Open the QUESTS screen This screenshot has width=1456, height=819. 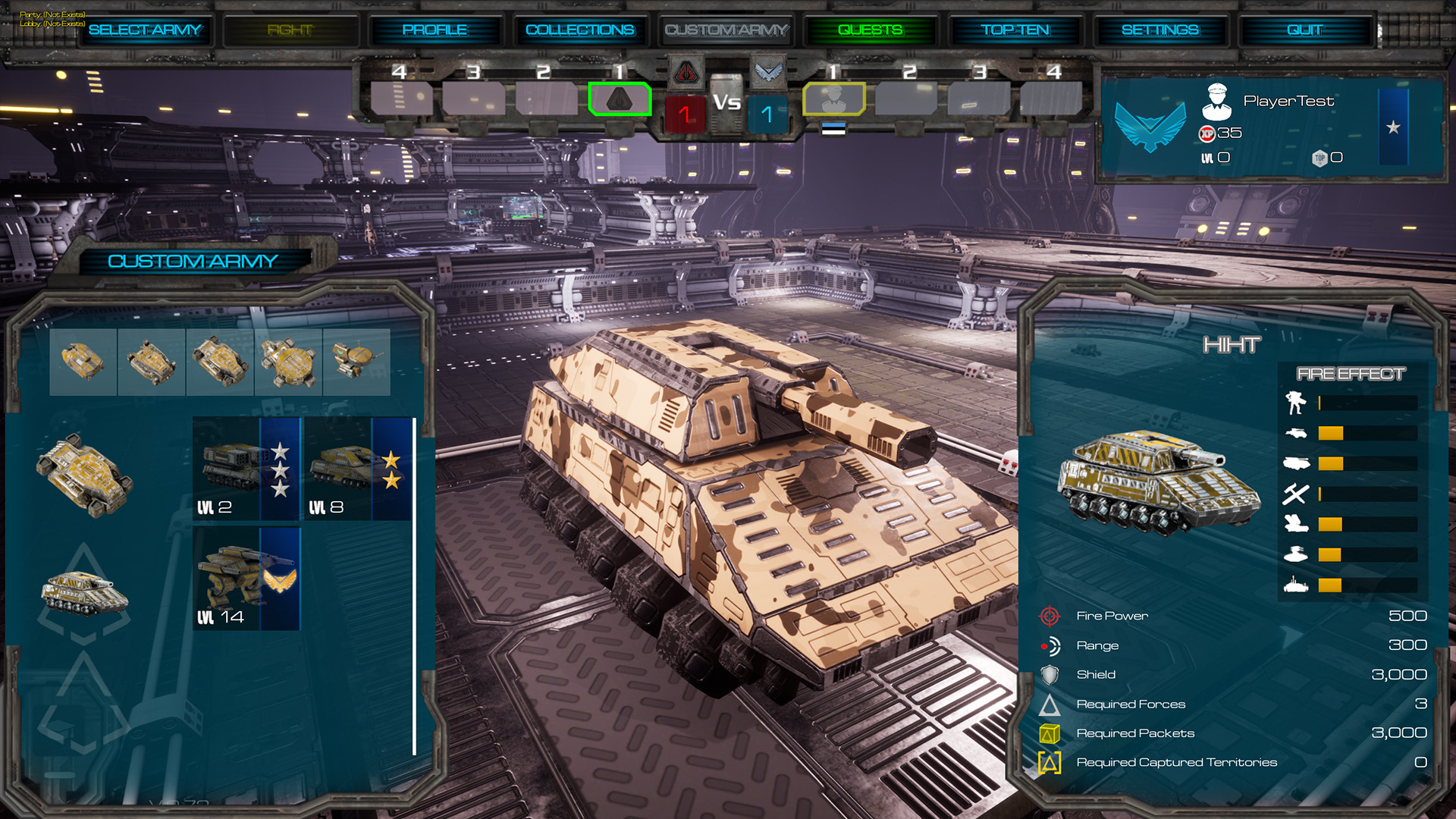click(871, 30)
